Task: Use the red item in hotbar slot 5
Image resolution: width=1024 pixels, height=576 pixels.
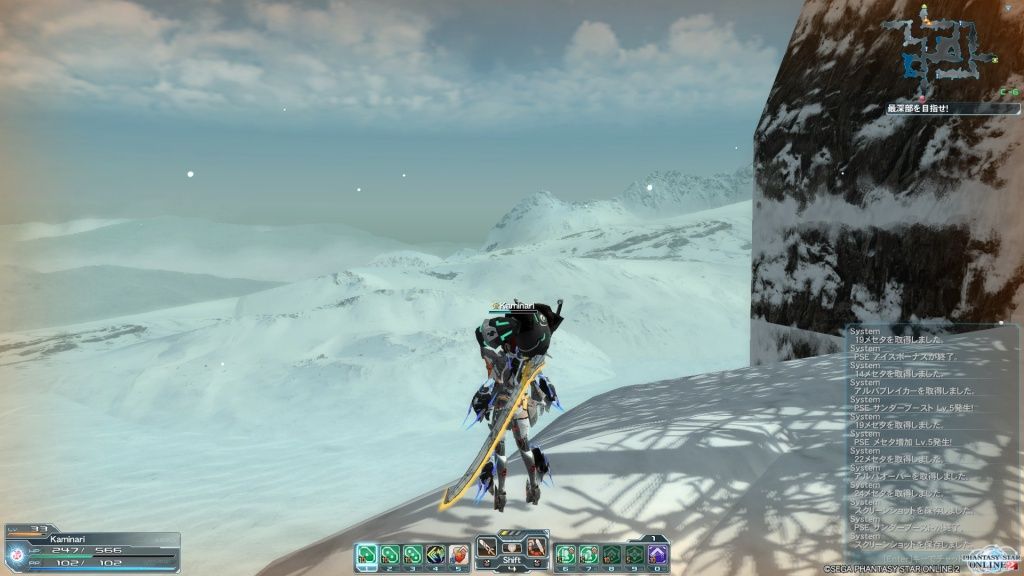Action: pyautogui.click(x=459, y=553)
